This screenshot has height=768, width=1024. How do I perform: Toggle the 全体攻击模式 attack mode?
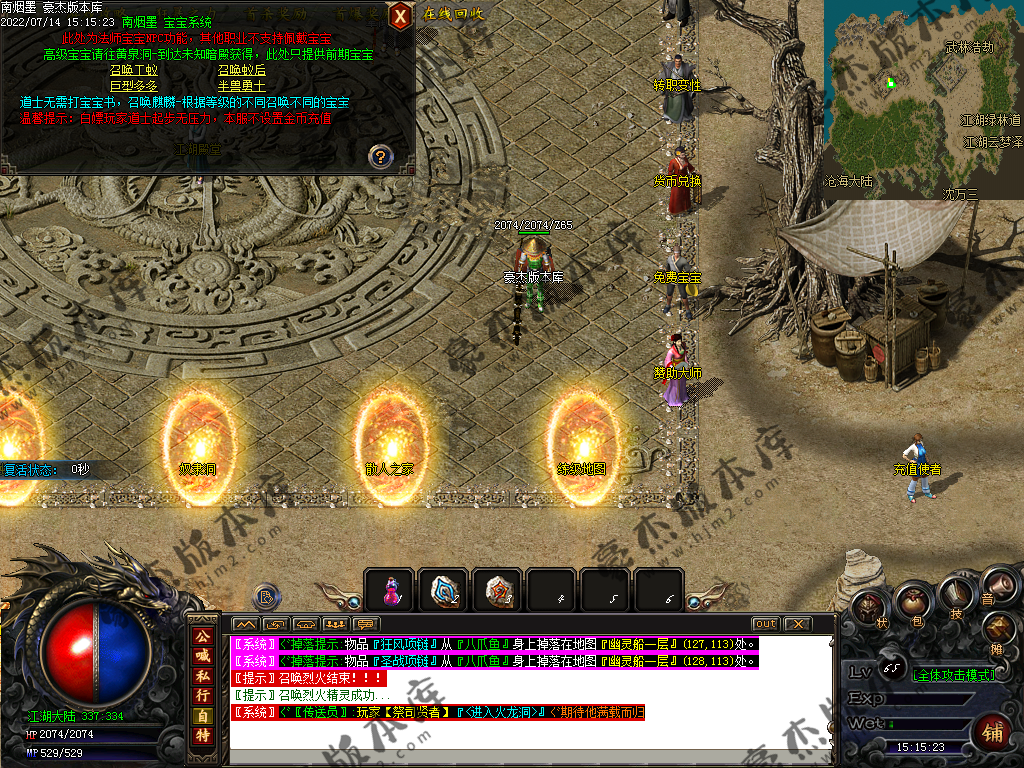(x=954, y=675)
